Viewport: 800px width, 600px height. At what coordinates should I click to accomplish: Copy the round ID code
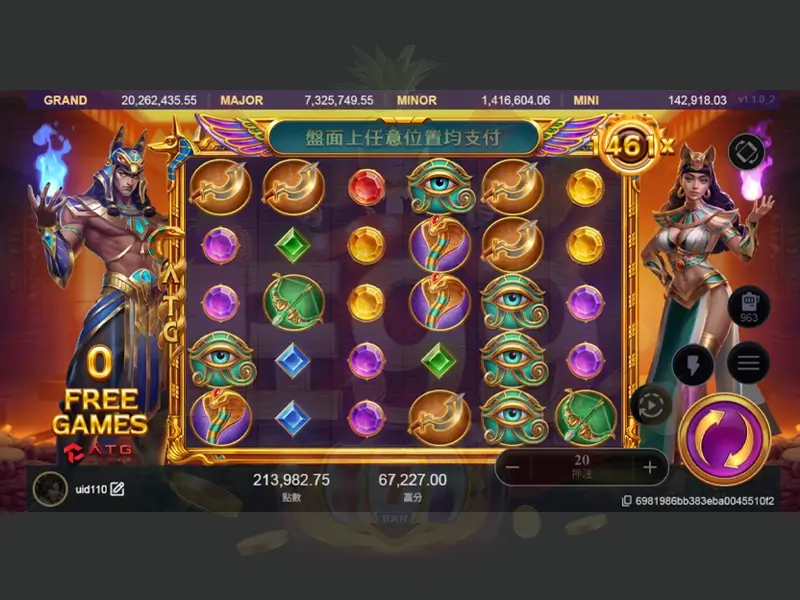click(626, 500)
